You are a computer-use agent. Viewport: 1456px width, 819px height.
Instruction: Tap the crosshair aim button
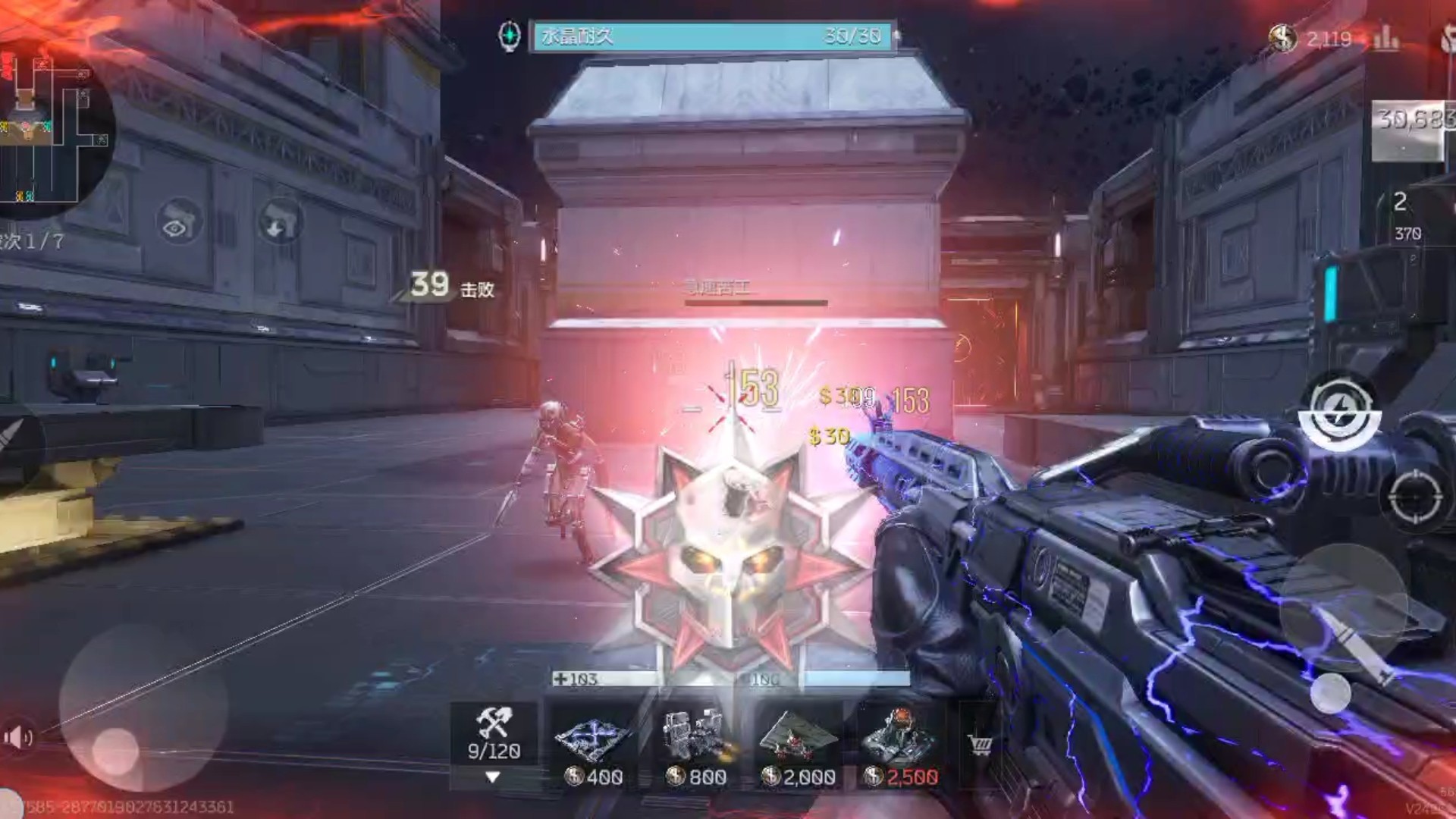pyautogui.click(x=1415, y=496)
